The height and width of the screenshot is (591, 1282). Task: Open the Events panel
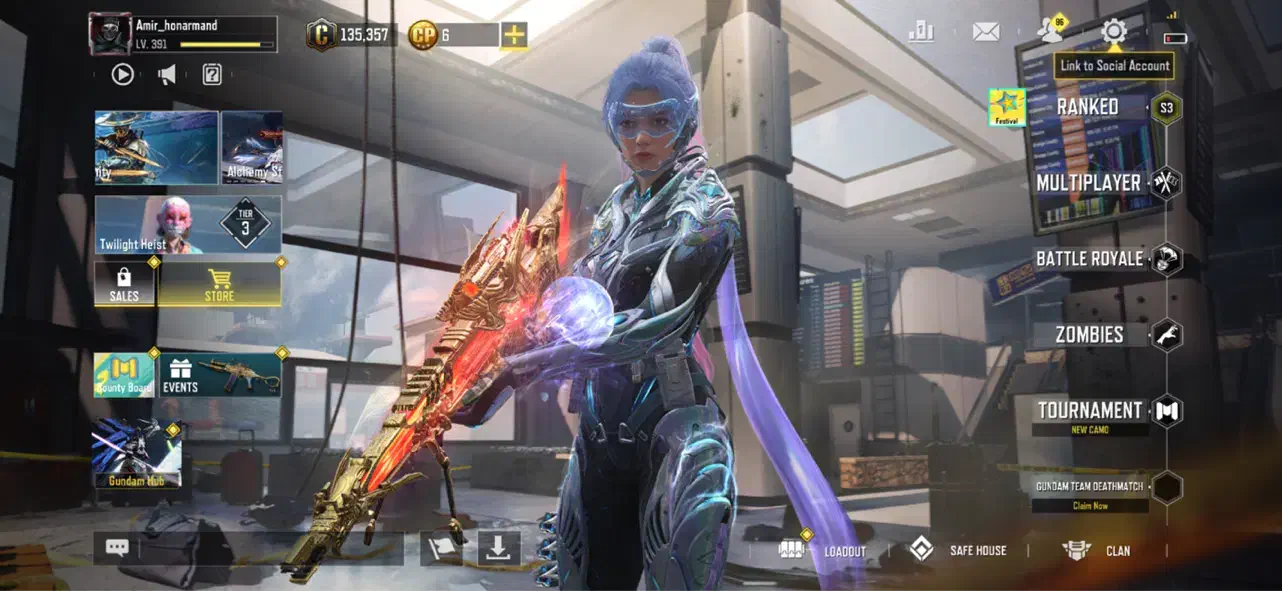(220, 375)
